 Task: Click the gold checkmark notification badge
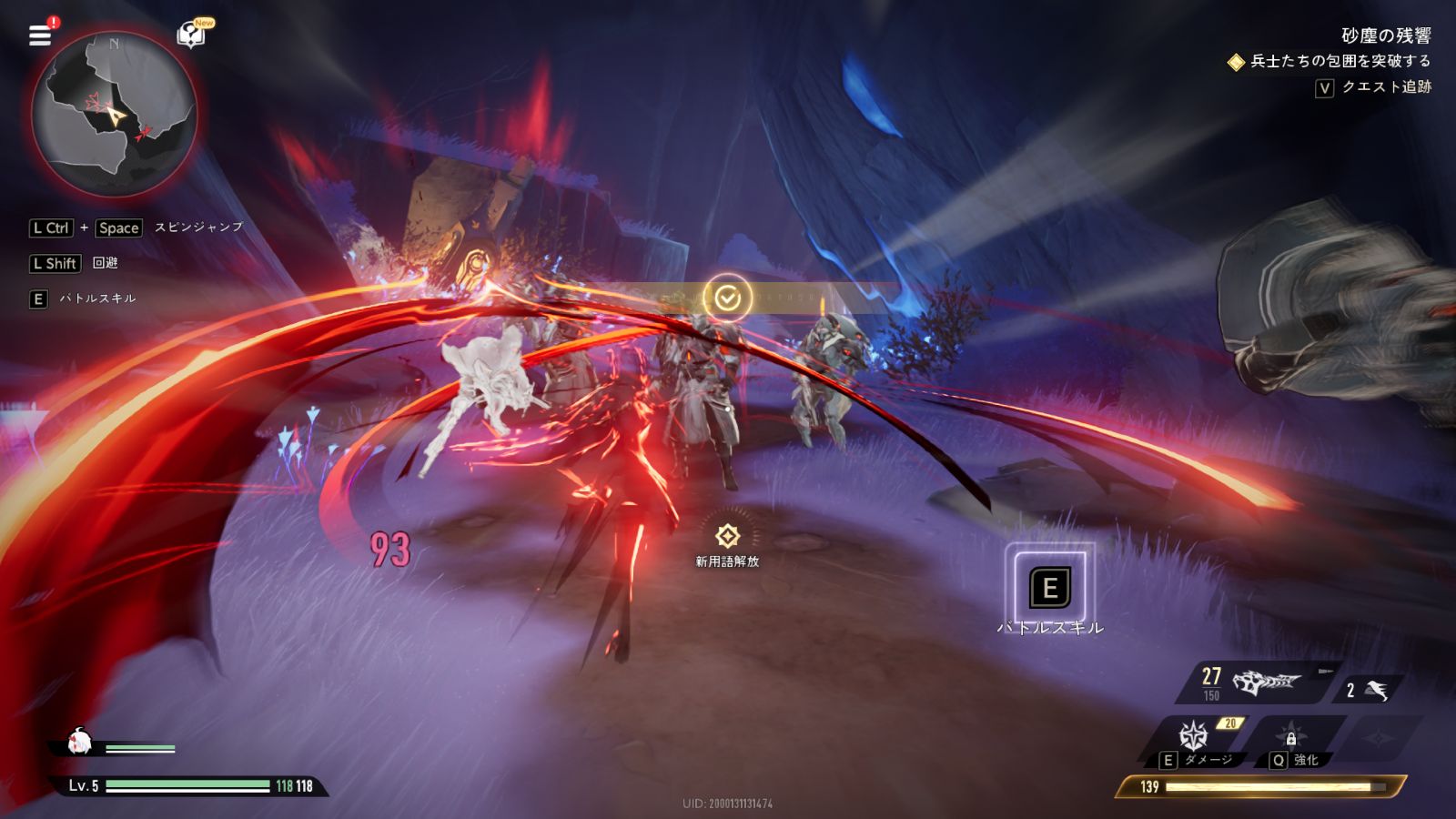(x=727, y=298)
